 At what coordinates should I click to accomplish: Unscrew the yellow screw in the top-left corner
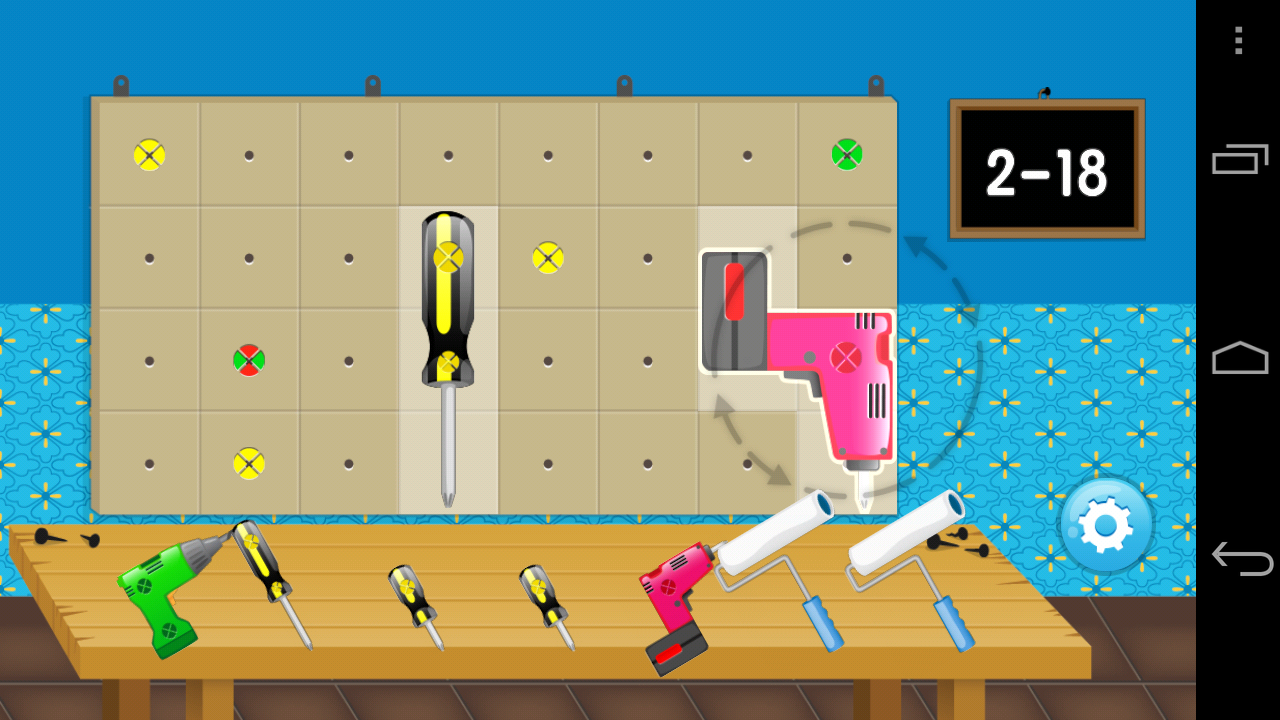(x=149, y=155)
